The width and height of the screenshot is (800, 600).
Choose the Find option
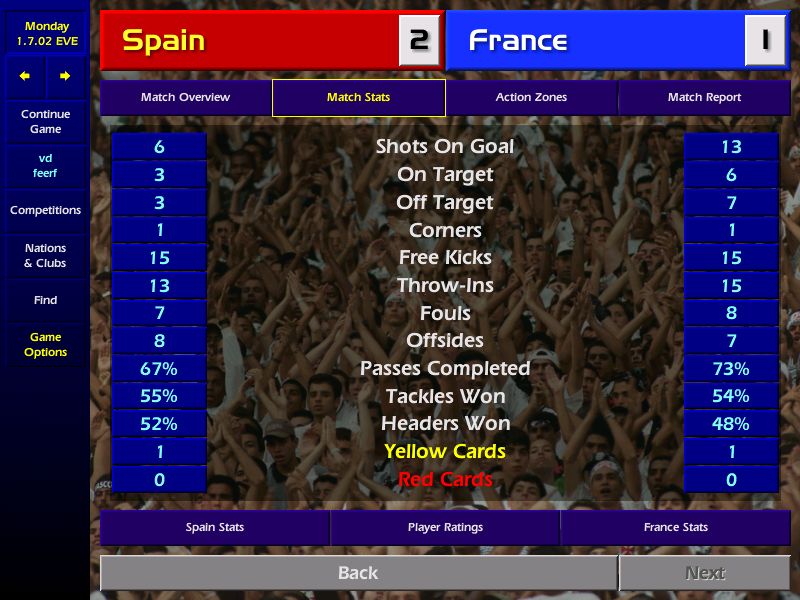(x=45, y=300)
